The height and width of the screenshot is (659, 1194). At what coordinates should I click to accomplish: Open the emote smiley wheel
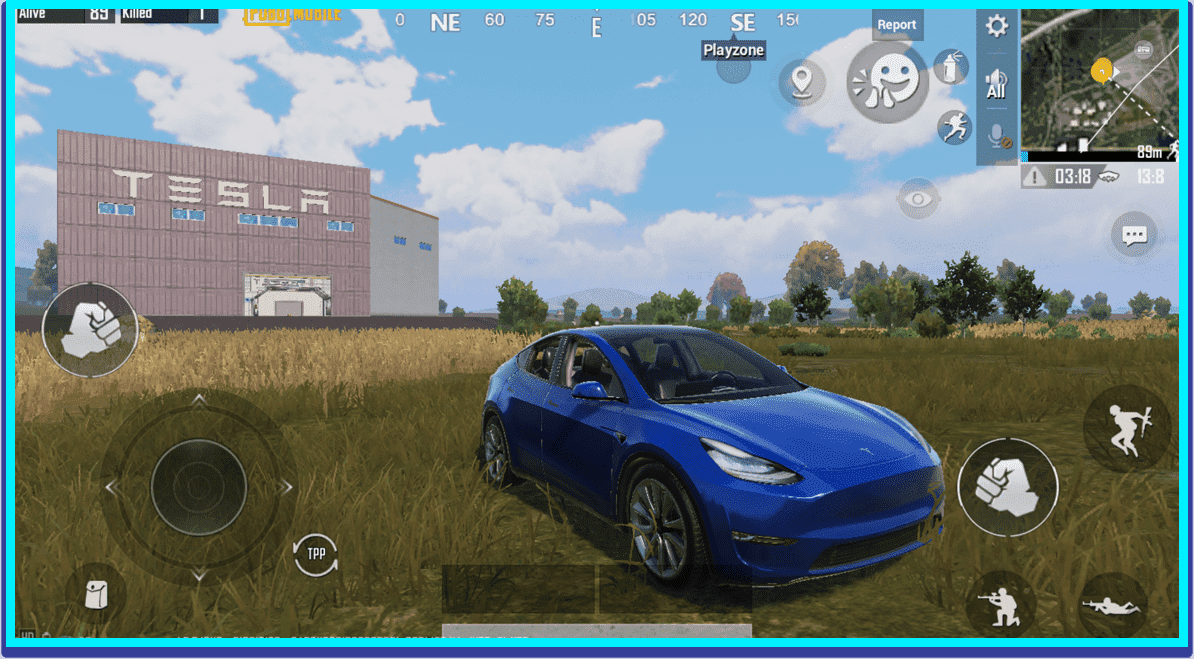pos(887,81)
